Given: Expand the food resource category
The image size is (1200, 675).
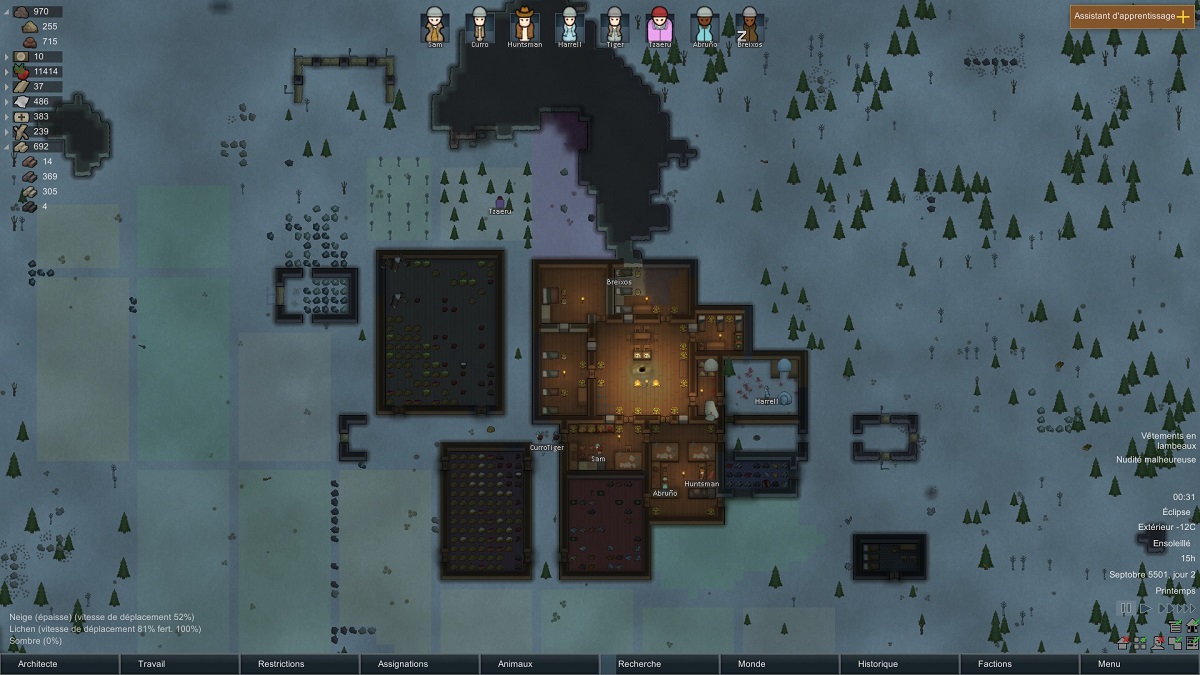Looking at the screenshot, I should (x=8, y=71).
